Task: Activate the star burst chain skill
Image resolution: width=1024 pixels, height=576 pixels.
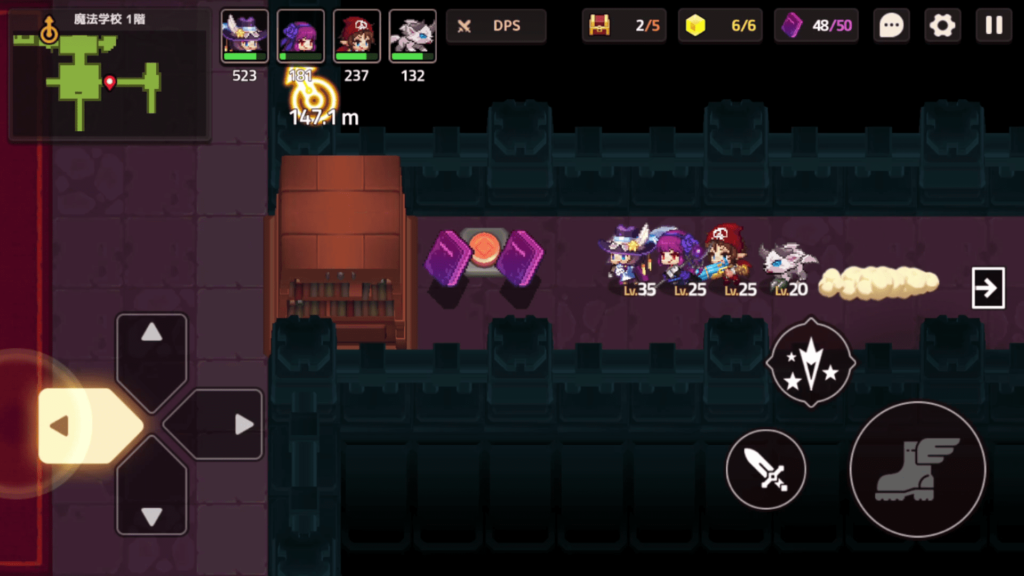Action: pyautogui.click(x=809, y=362)
